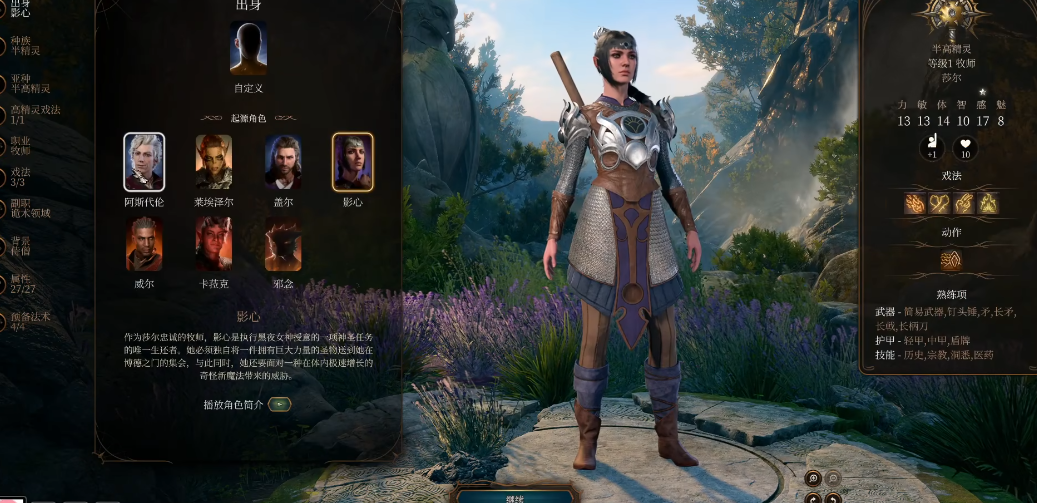Open the 副职 subclass domain section

tap(28, 208)
